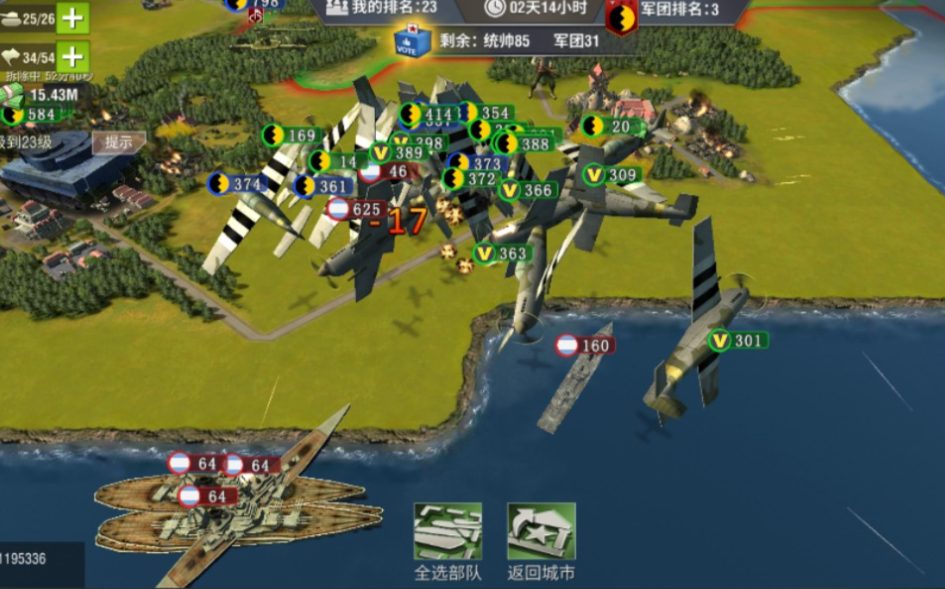Screen dimensions: 945x589
Task: Select all troops with 全选部队
Action: 447,540
